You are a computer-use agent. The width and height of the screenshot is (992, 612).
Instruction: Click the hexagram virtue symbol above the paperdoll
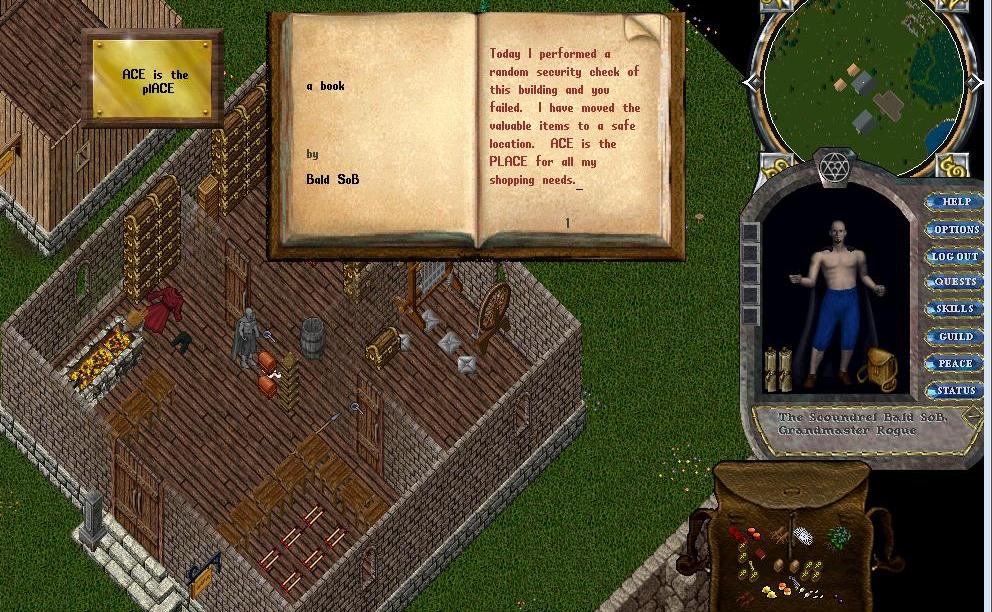click(833, 168)
